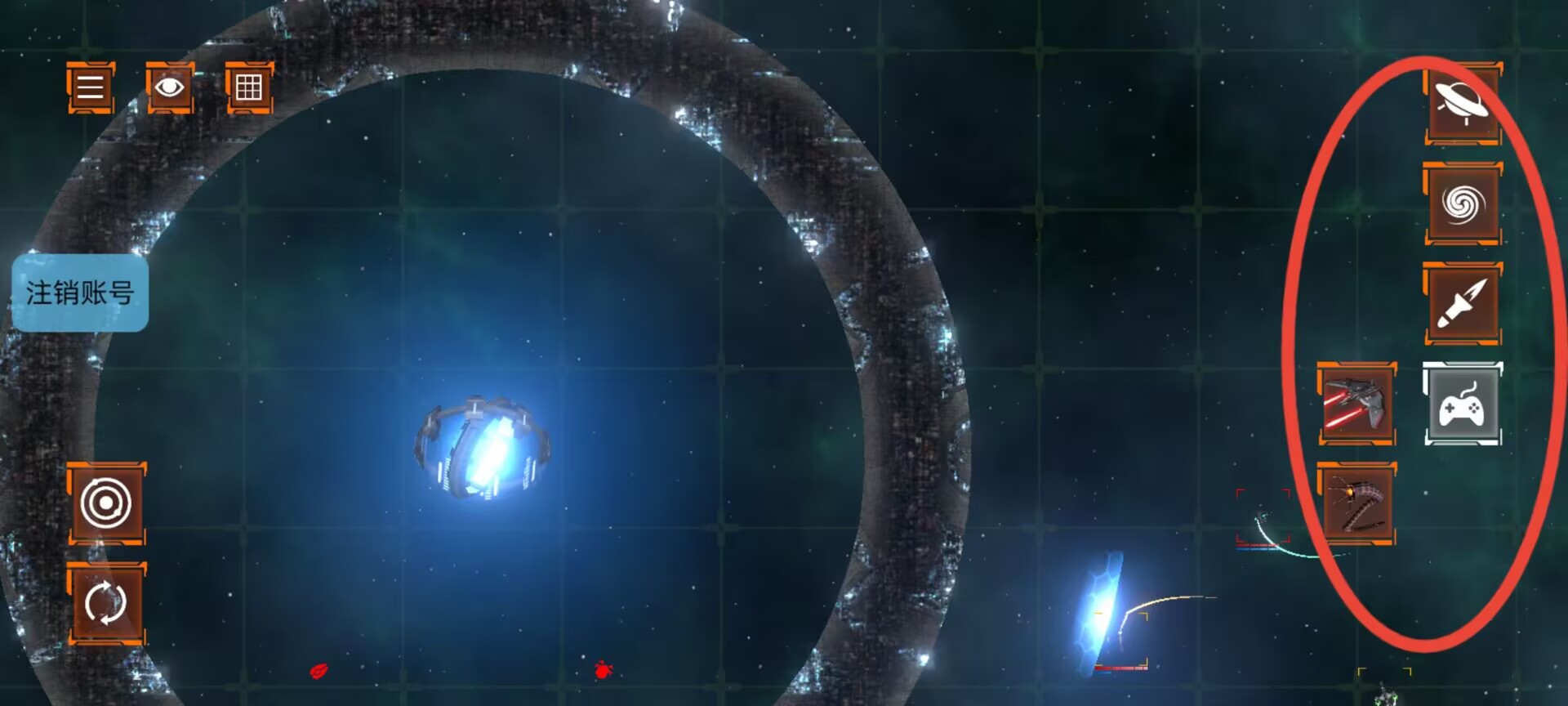1568x706 pixels.
Task: Choose the missile rocket icon
Action: 1463,303
